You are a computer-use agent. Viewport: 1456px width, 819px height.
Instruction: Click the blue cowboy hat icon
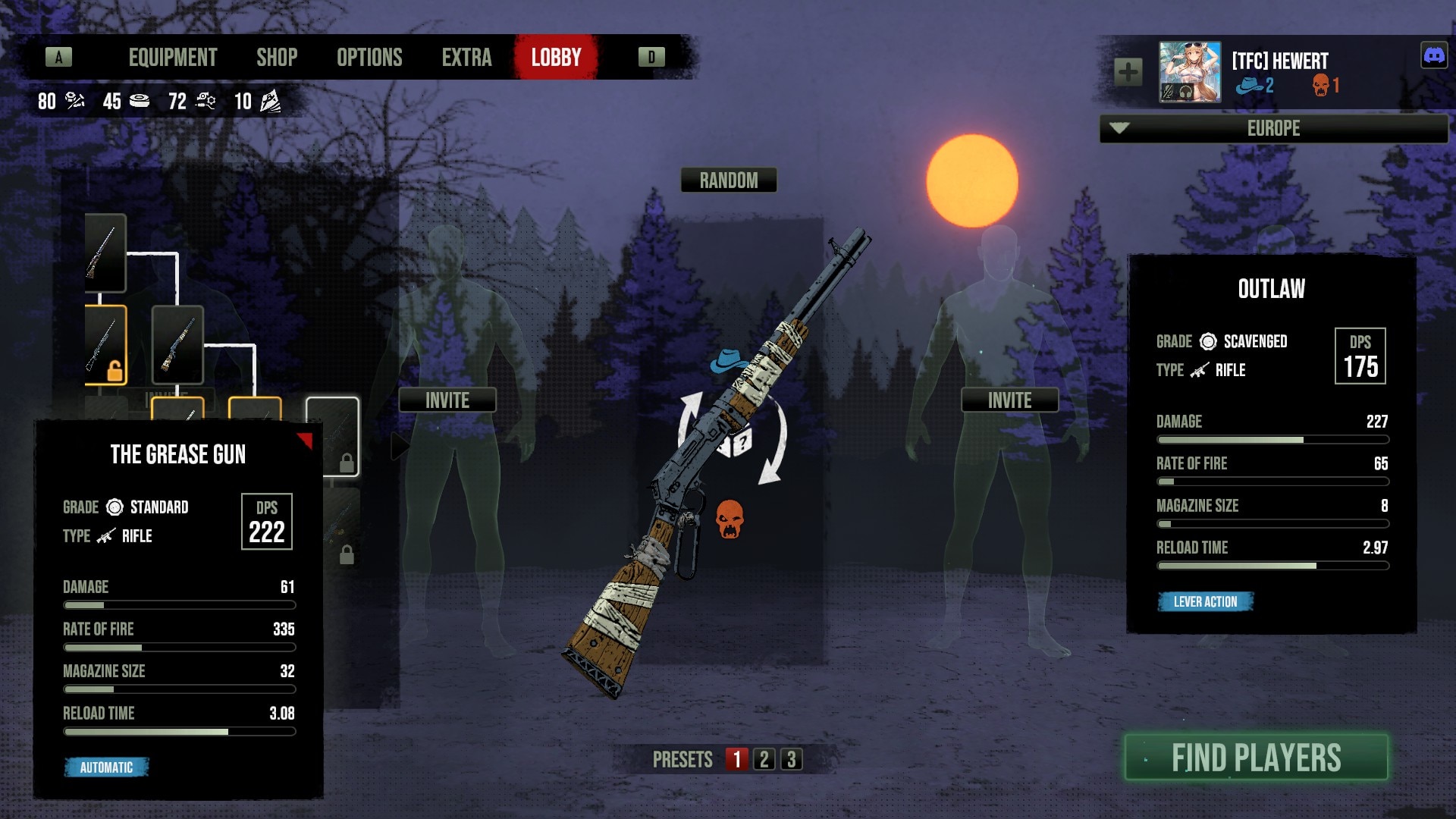[728, 360]
